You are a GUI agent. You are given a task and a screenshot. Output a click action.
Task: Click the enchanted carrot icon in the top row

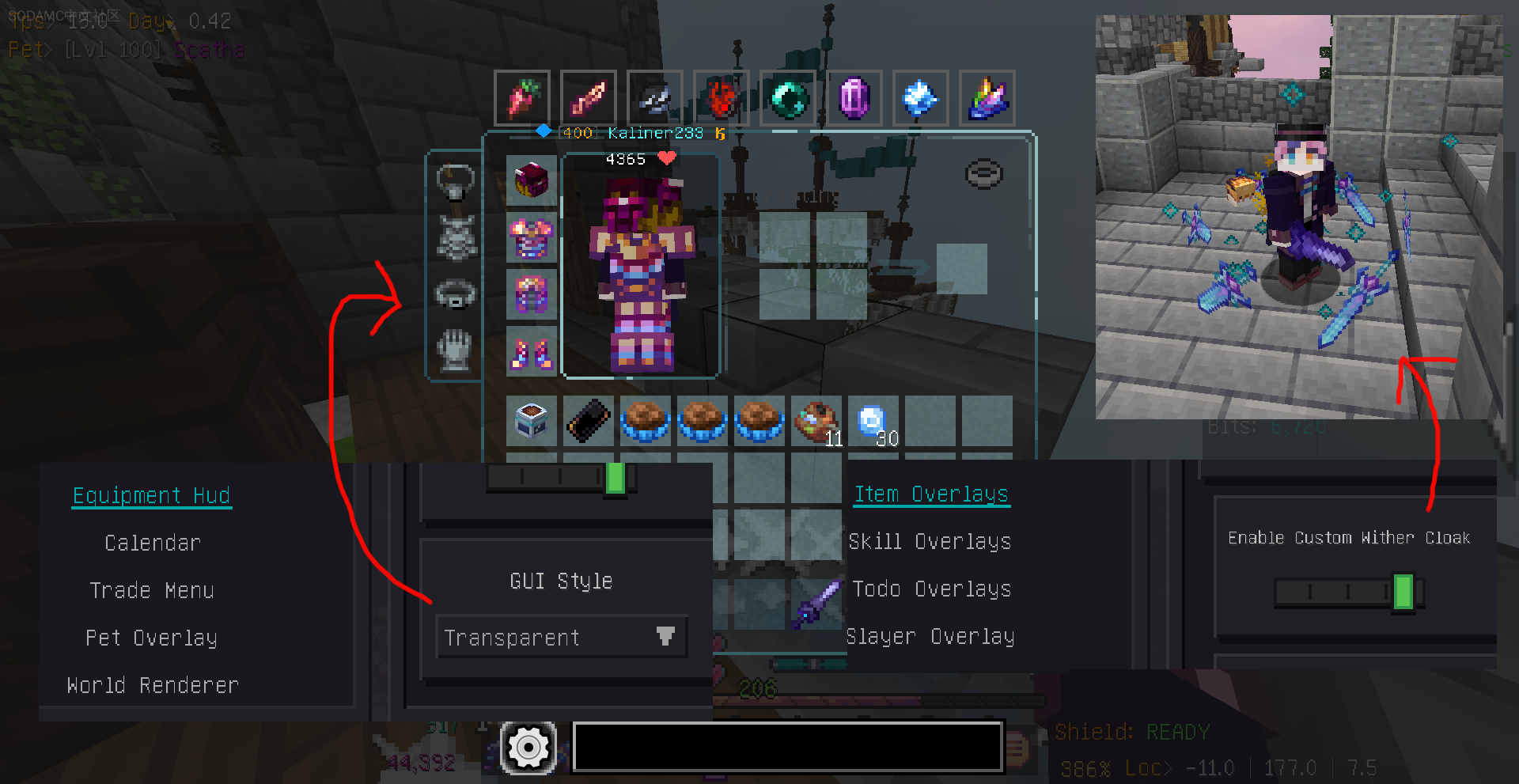[x=522, y=97]
